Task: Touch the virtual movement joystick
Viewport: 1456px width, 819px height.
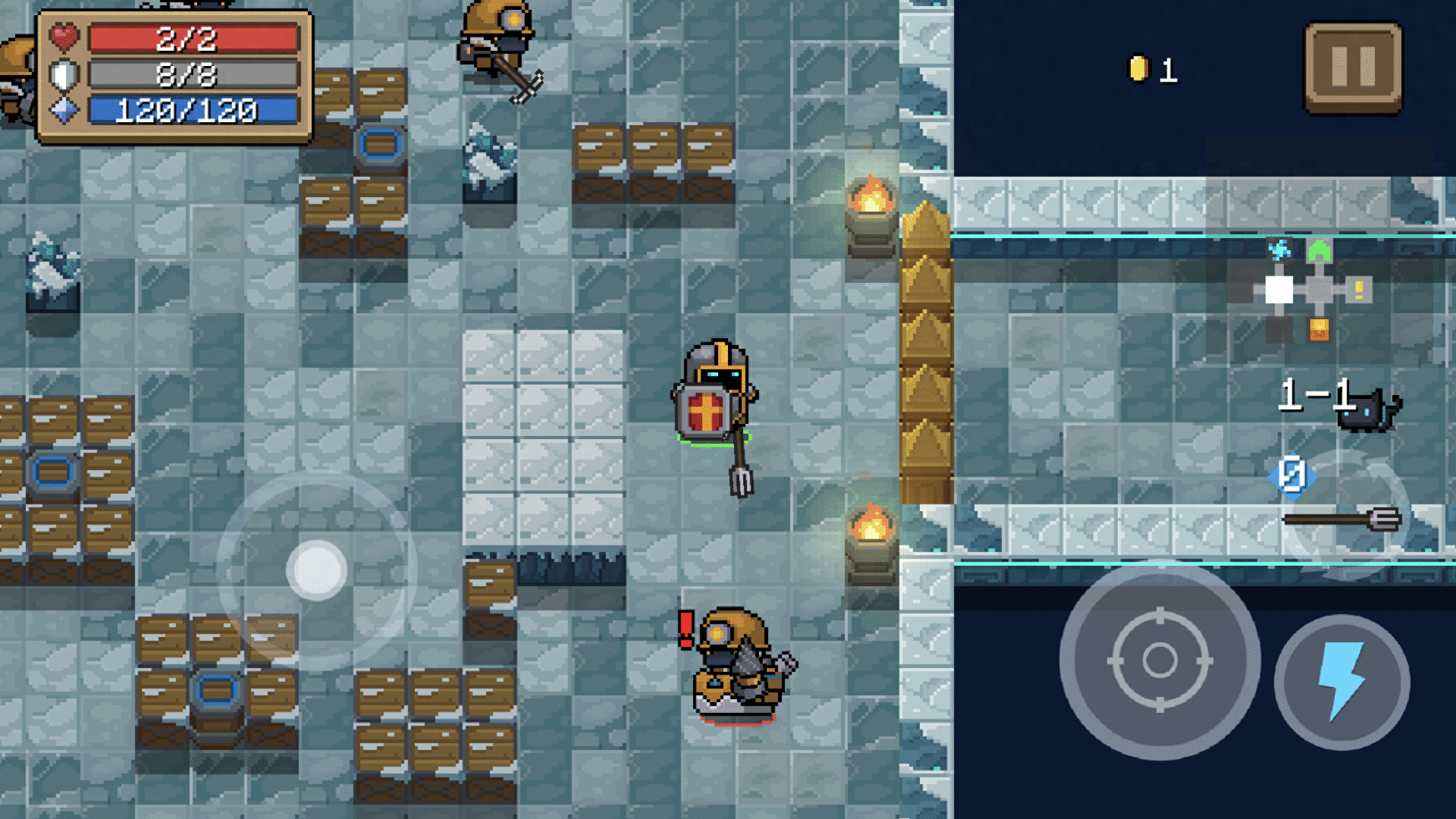Action: coord(317,570)
